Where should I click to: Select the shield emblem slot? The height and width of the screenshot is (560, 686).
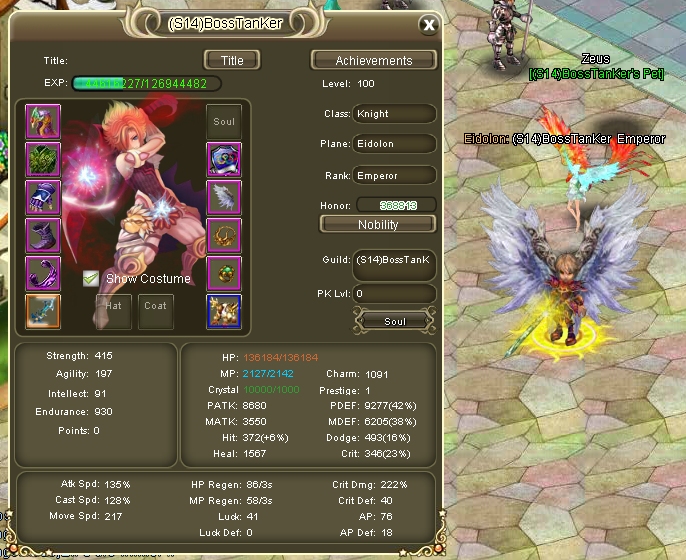(x=224, y=160)
